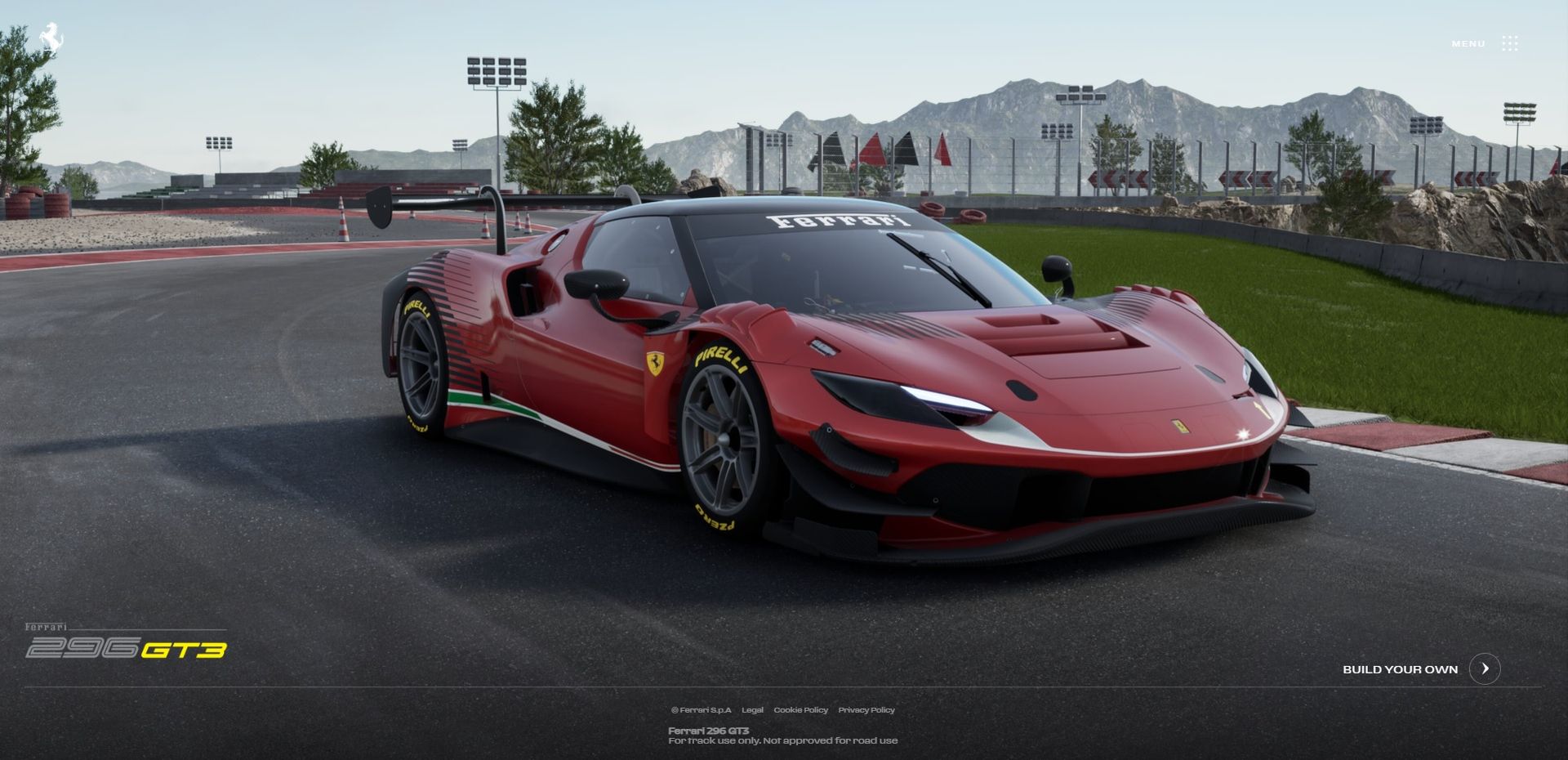This screenshot has height=760, width=1568.
Task: Open the Privacy Policy link
Action: point(866,710)
